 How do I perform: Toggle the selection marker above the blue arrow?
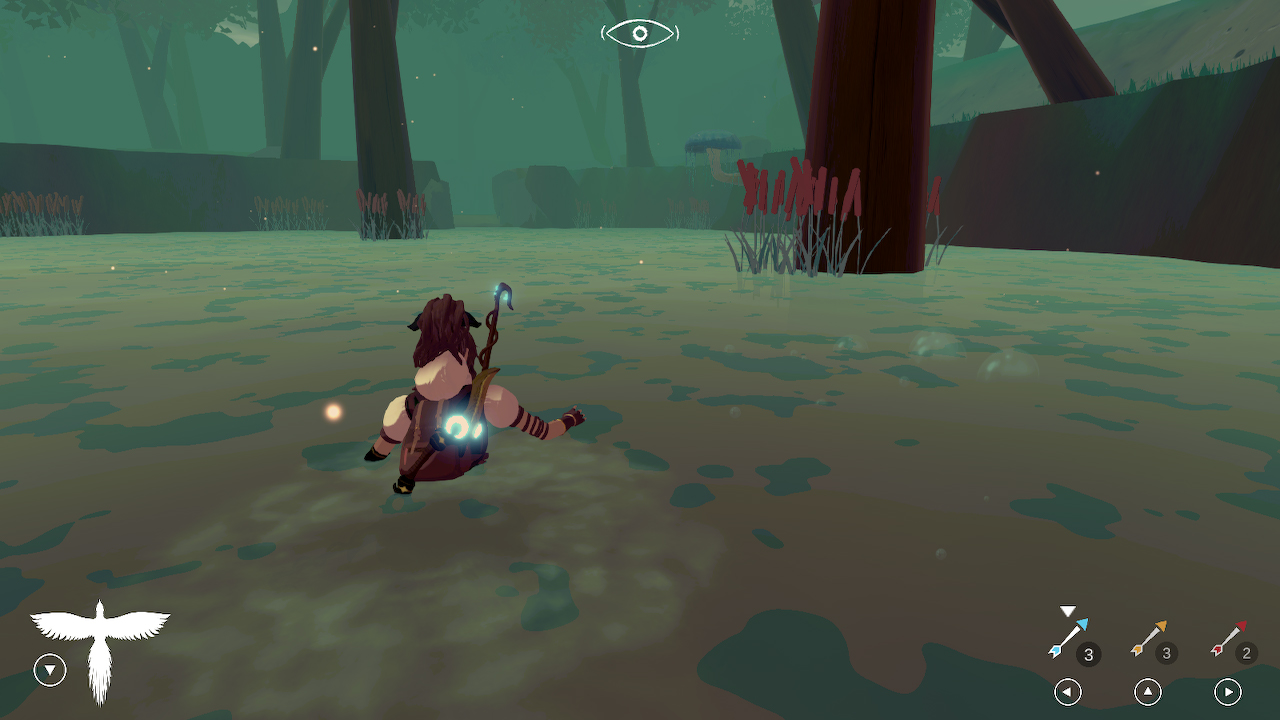click(1066, 610)
